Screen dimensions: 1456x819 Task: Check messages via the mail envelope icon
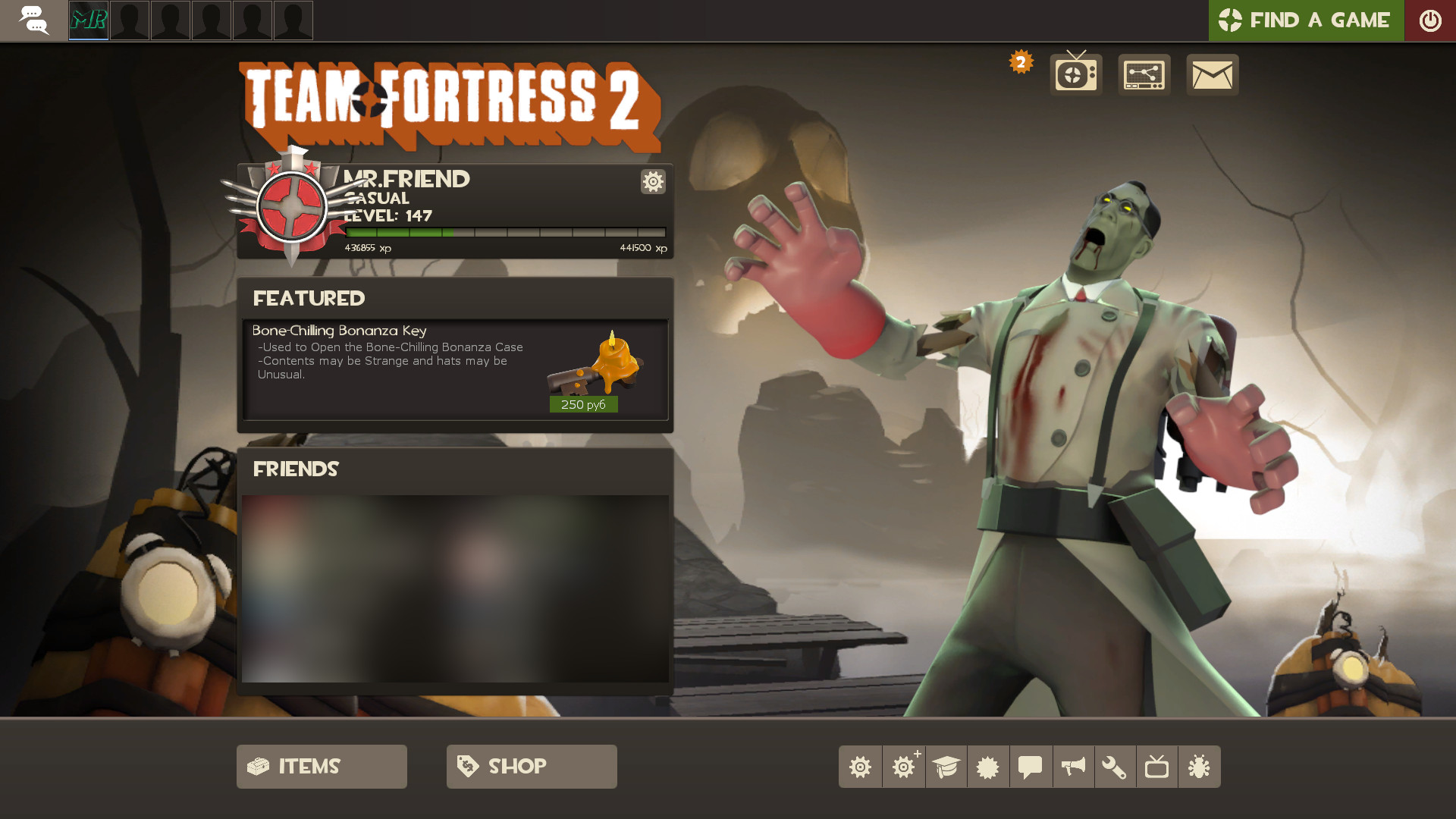pyautogui.click(x=1211, y=74)
